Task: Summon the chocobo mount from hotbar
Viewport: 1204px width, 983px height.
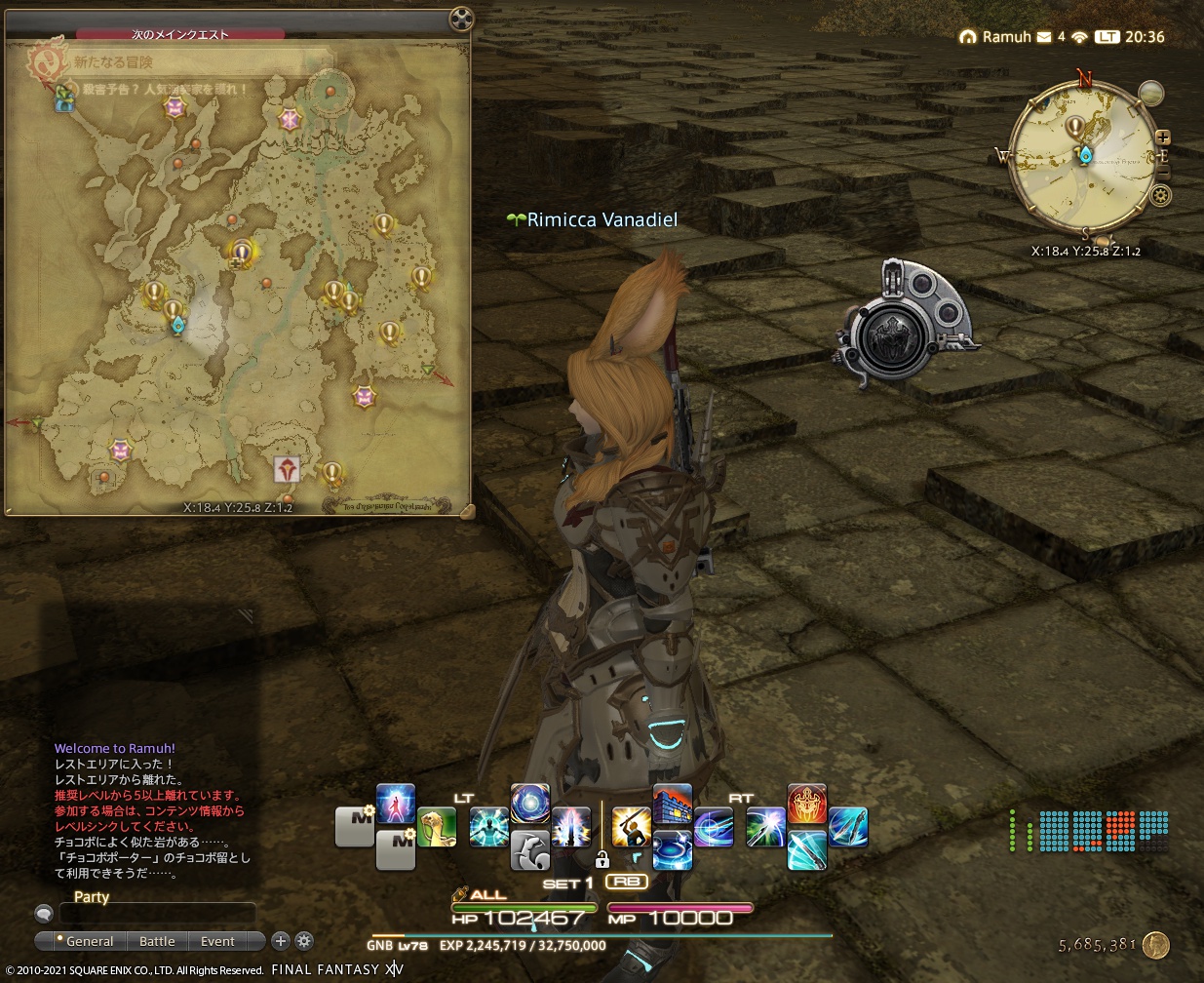Action: click(x=437, y=827)
